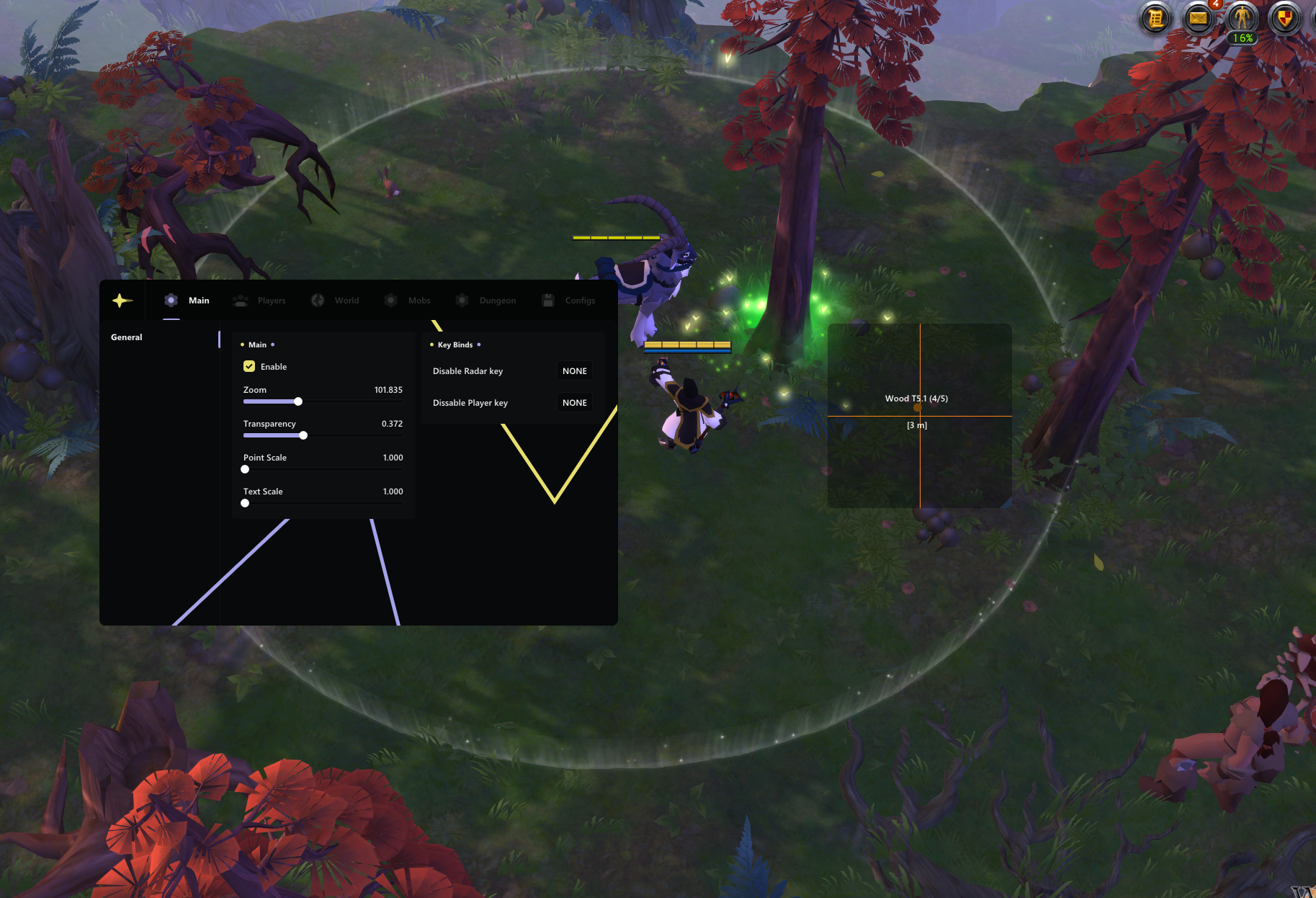Open the red-yellow shield icon

(x=1284, y=18)
